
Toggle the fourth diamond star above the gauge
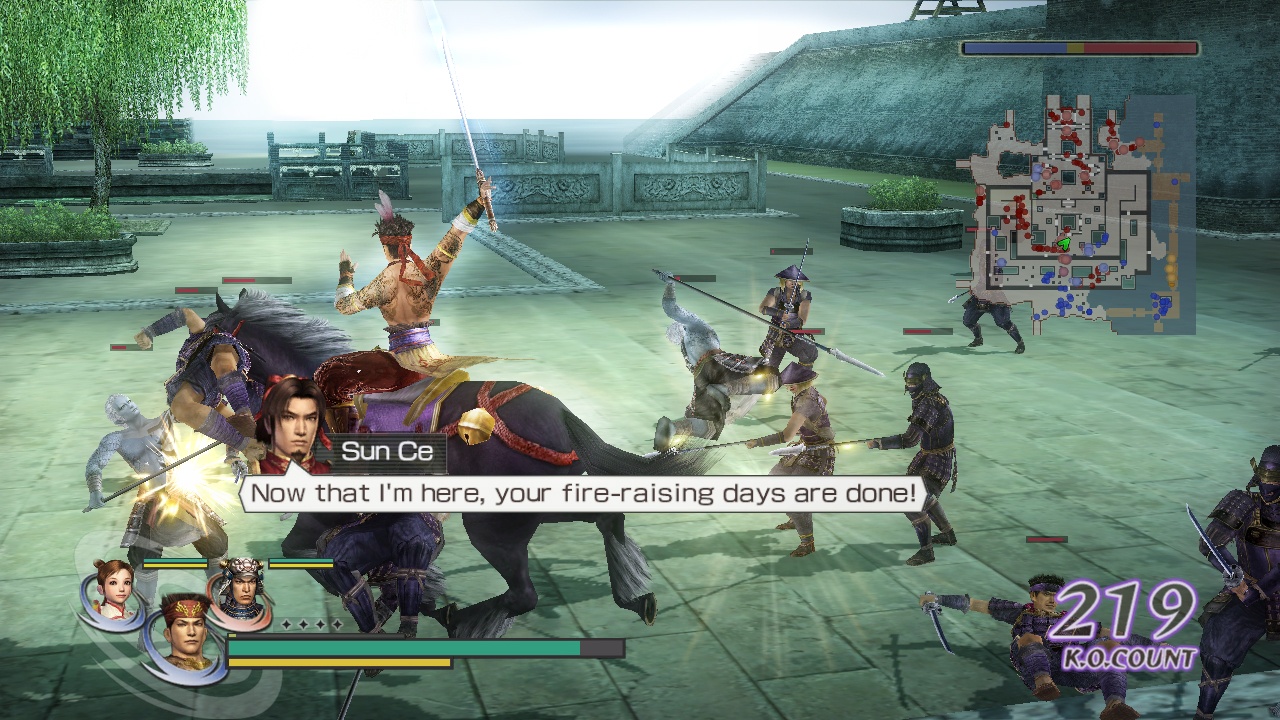(338, 624)
